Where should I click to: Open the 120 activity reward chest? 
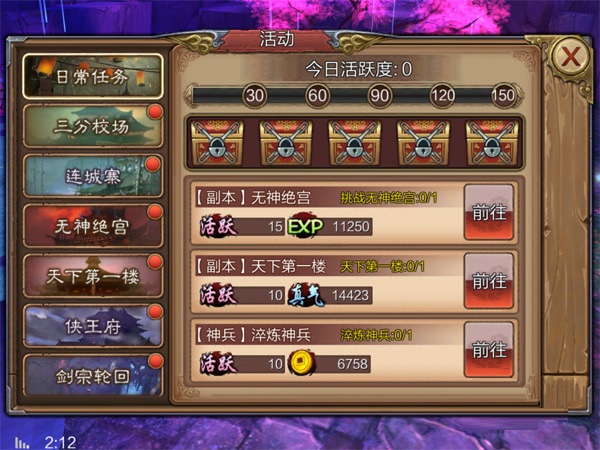click(424, 143)
